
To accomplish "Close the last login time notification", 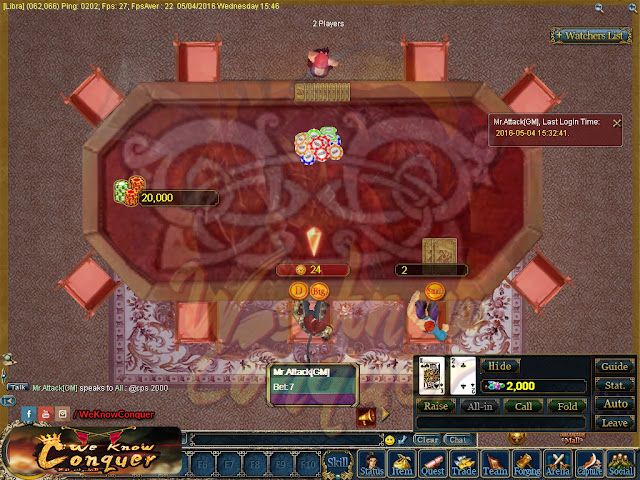I will click(x=616, y=121).
